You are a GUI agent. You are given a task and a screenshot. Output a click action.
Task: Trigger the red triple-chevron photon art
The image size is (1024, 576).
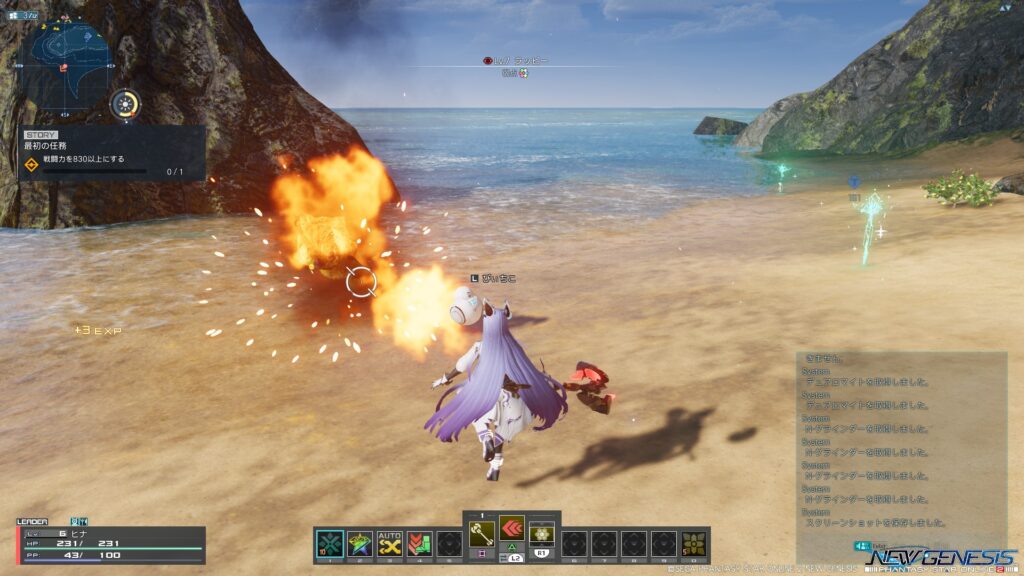point(512,528)
